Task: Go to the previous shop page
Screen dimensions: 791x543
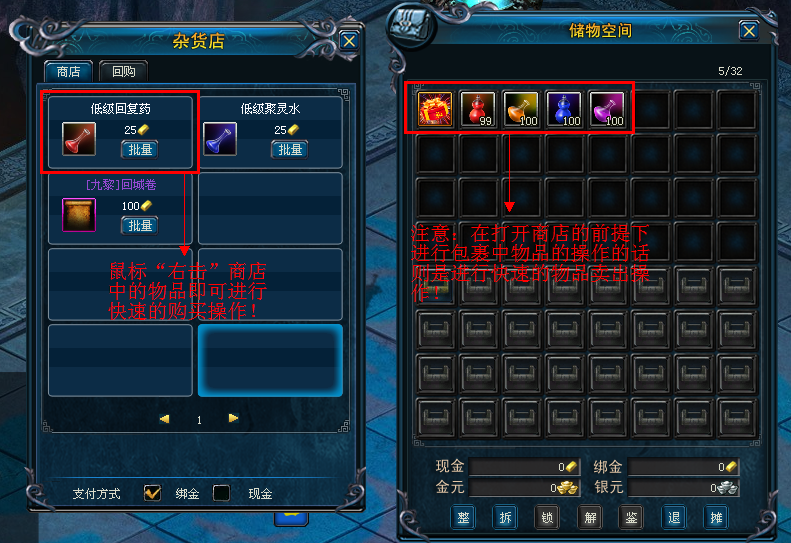Action: pos(164,419)
